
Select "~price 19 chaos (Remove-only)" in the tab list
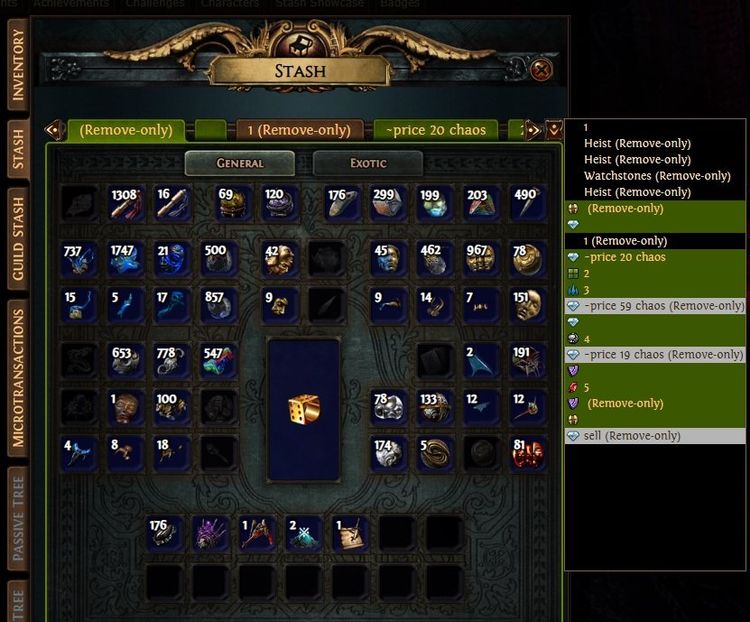(664, 355)
